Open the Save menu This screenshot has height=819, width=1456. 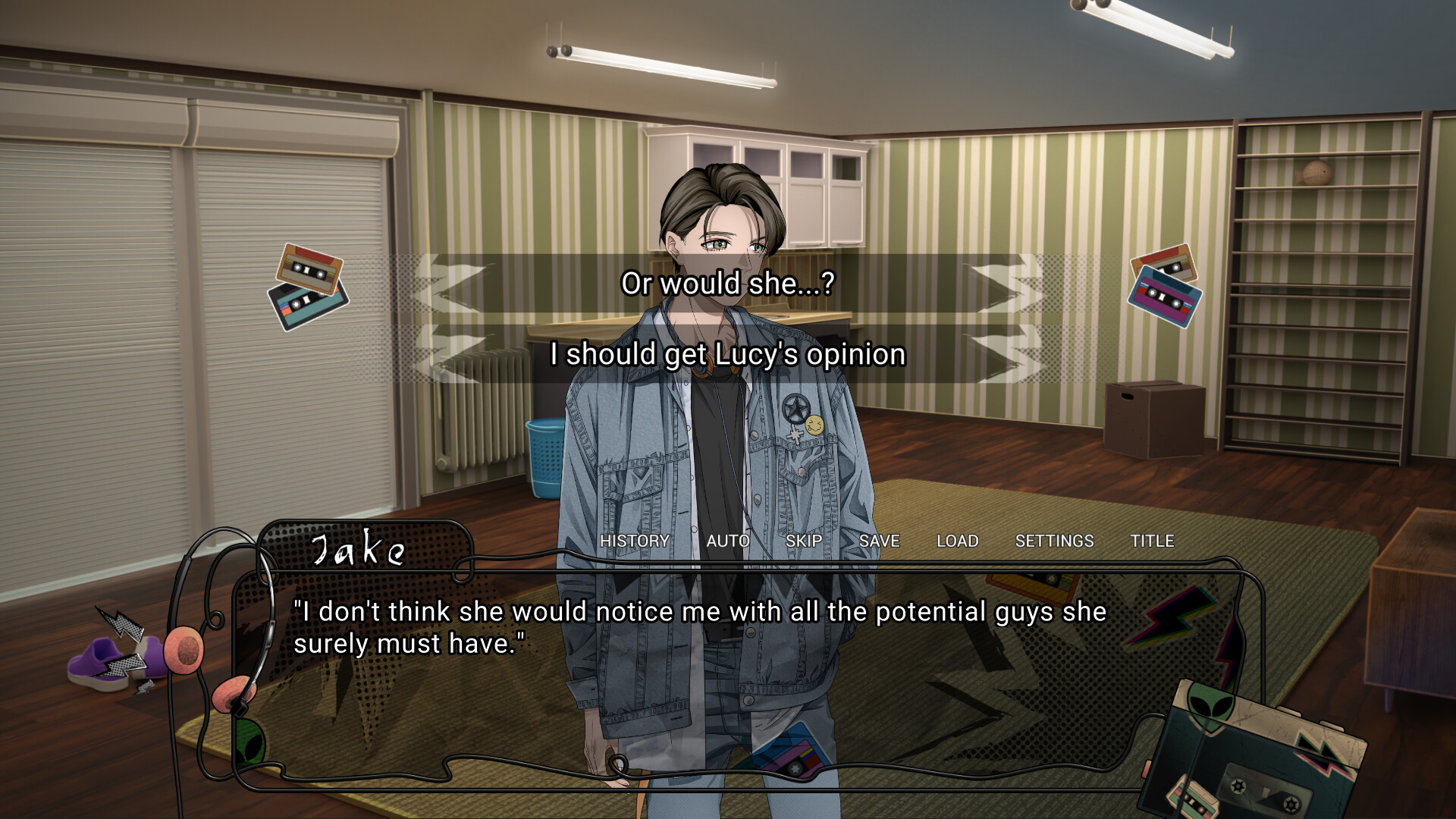879,541
